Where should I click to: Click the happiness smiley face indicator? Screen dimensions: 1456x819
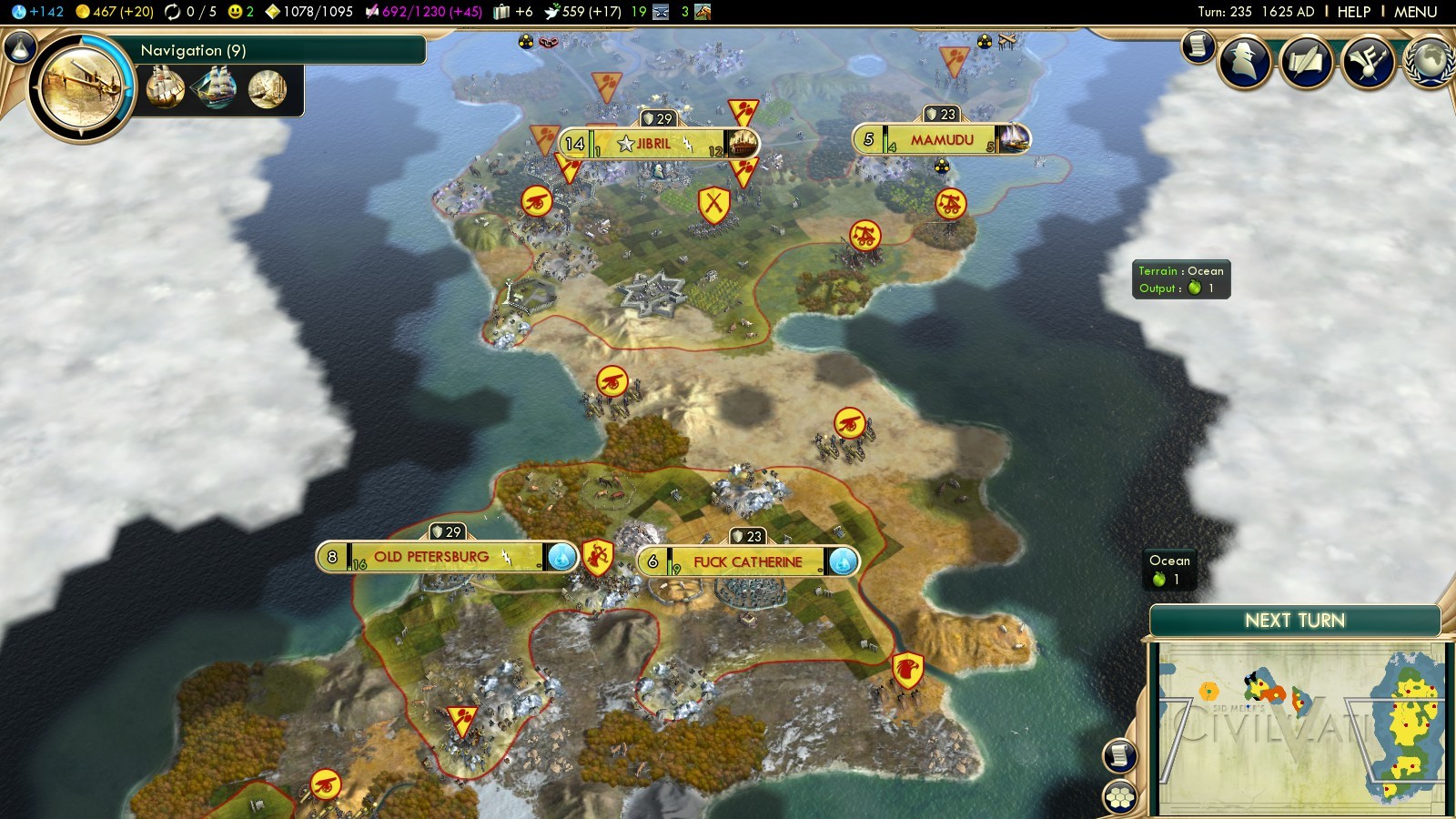[240, 12]
